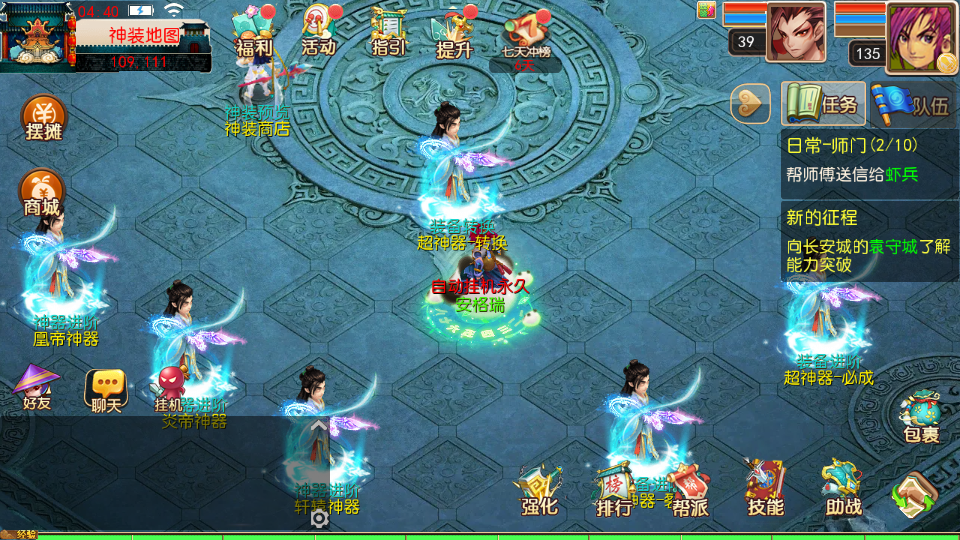
Task: Switch to the 任务 quest tab
Action: click(823, 104)
